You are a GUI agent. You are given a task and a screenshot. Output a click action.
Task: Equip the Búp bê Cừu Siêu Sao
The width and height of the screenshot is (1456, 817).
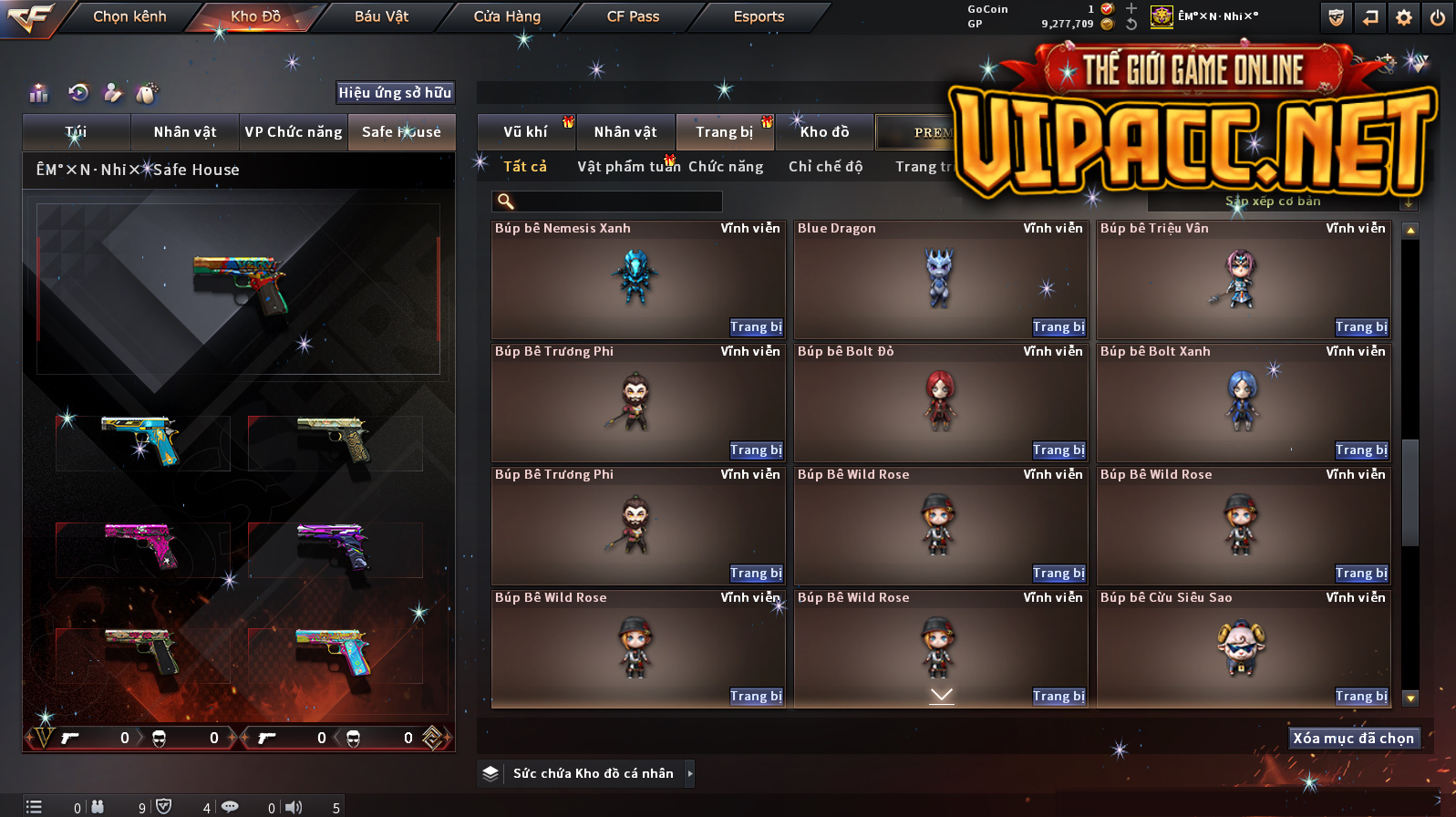coord(1361,696)
